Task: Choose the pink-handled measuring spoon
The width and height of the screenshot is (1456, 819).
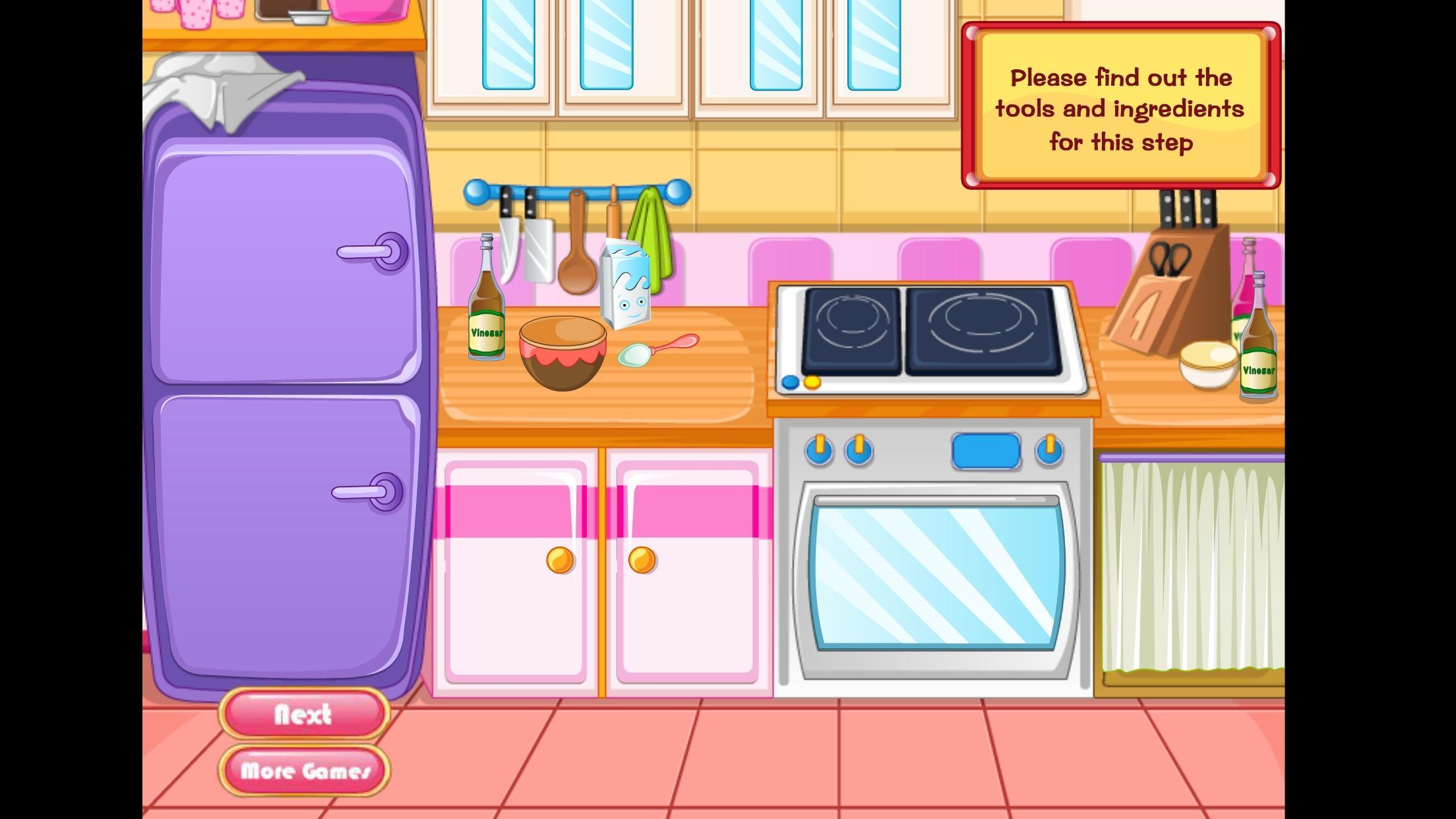Action: pos(657,350)
